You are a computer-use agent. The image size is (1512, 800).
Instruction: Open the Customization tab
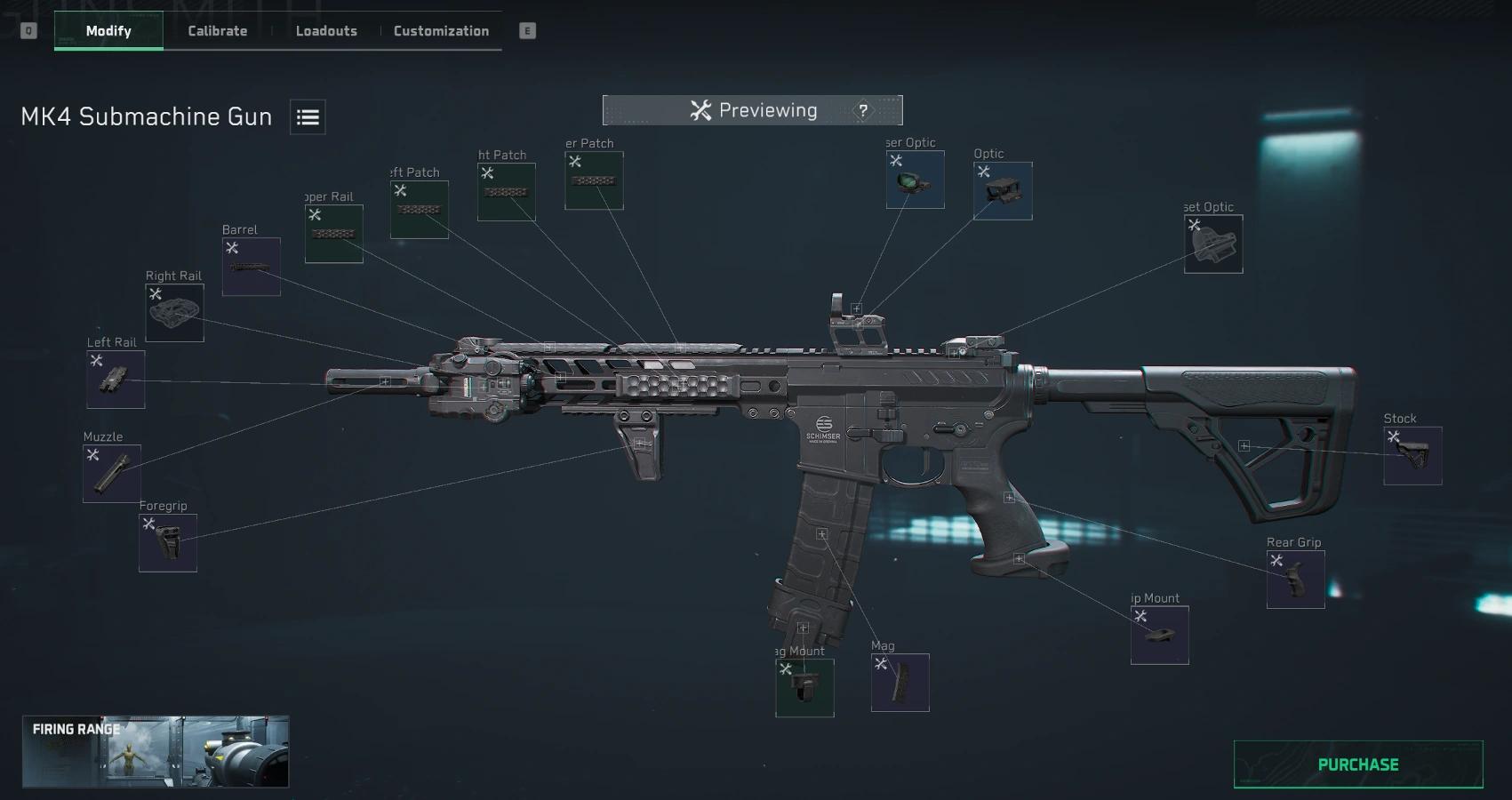click(440, 30)
